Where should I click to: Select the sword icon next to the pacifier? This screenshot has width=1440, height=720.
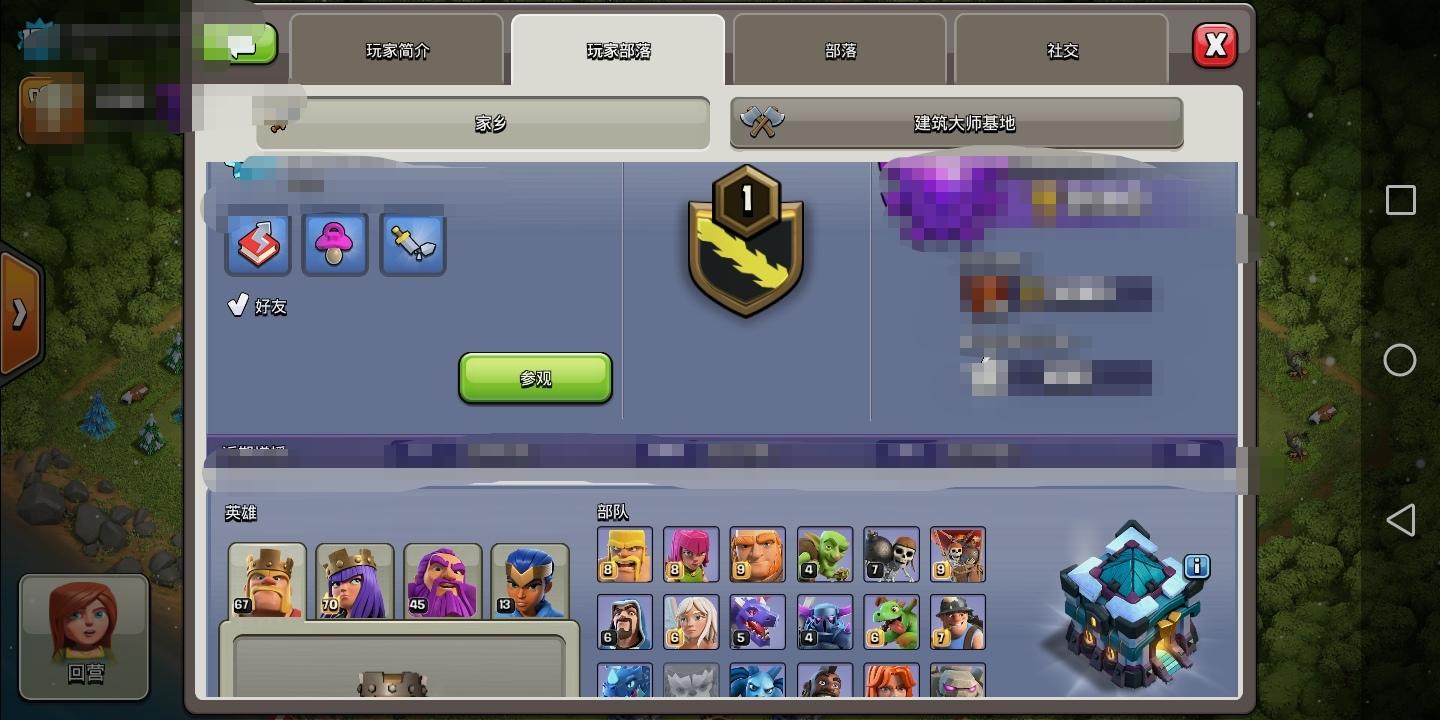413,242
